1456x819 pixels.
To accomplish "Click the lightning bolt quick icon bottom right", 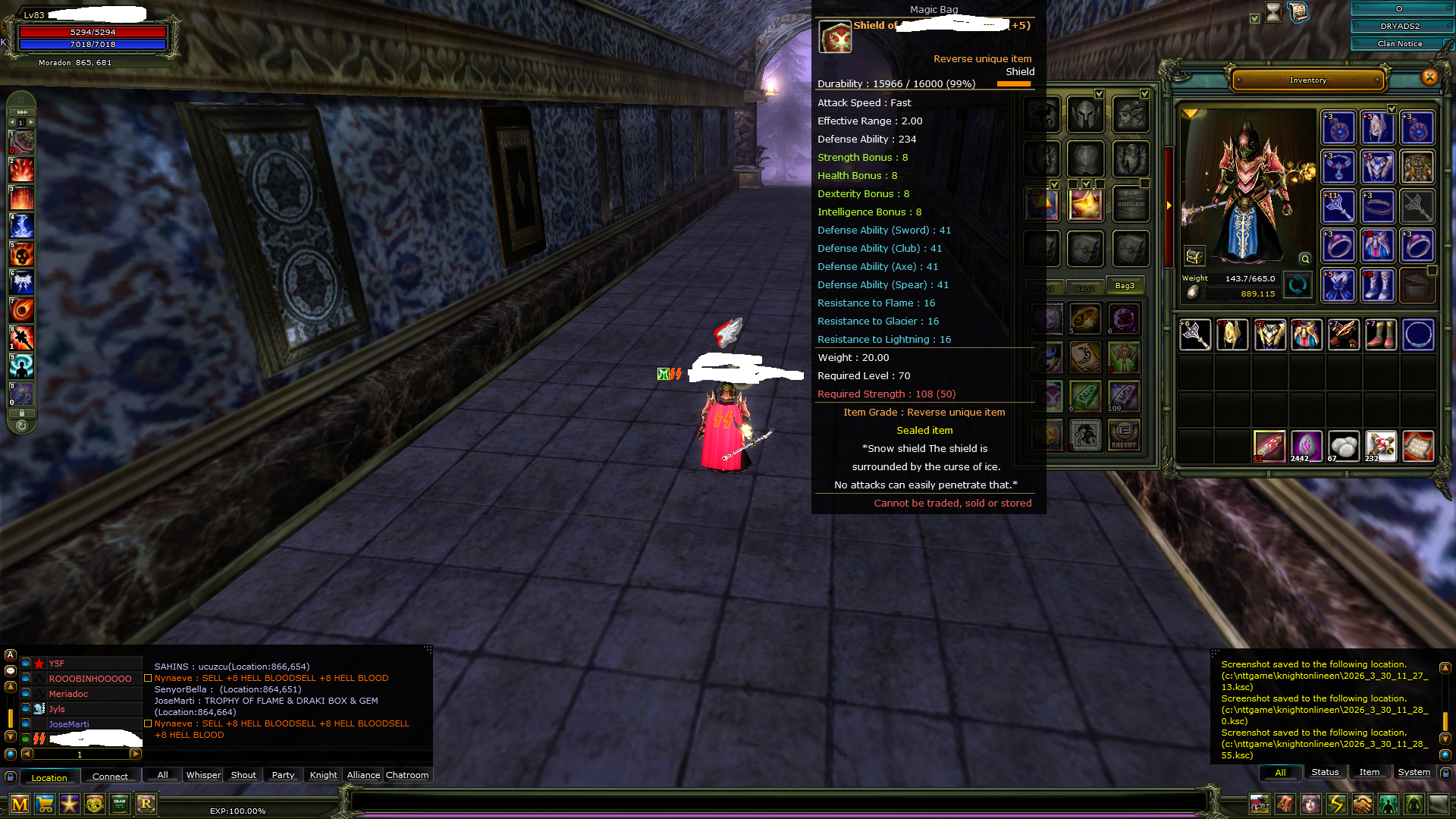I will [x=1335, y=804].
